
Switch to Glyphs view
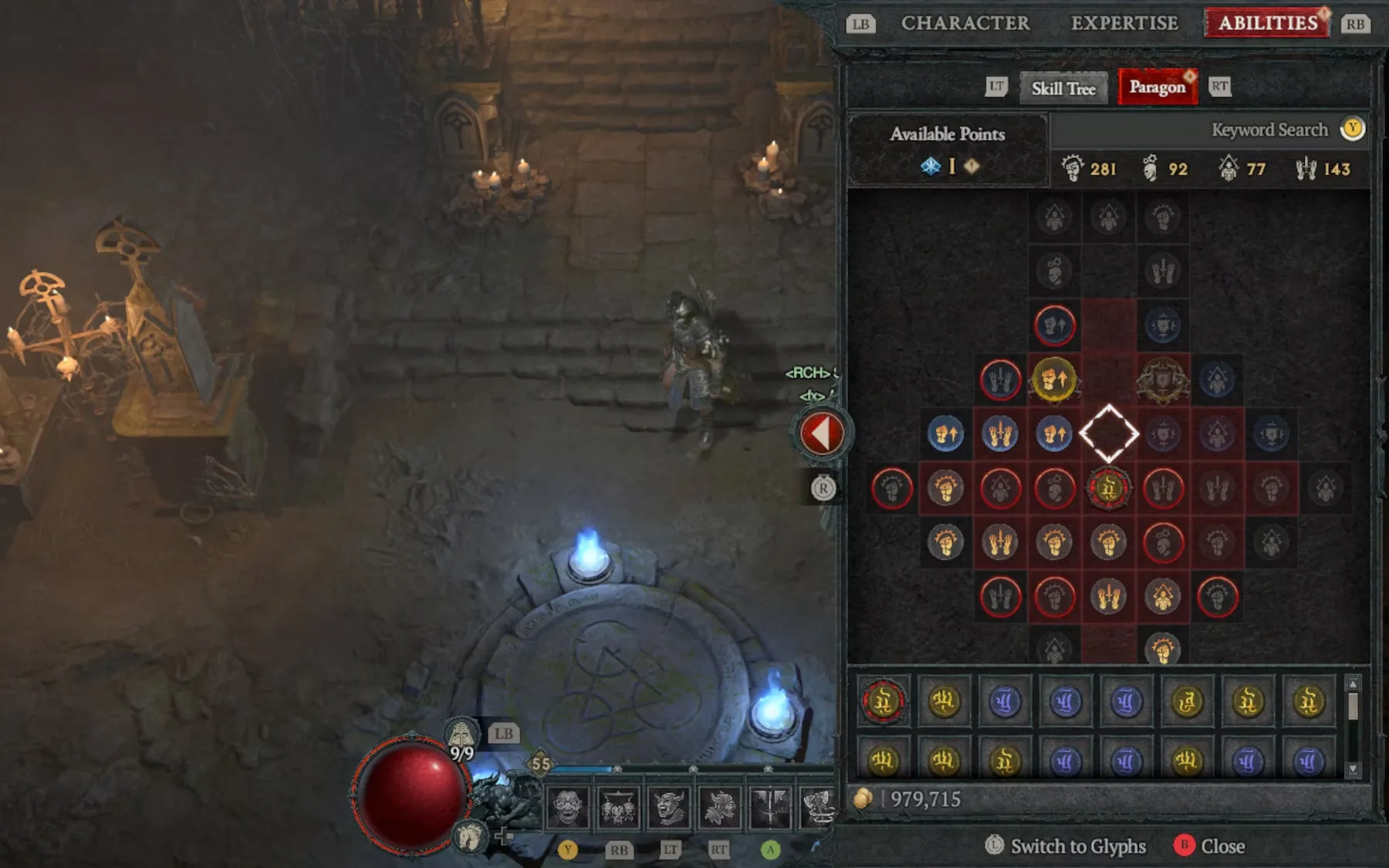1066,846
